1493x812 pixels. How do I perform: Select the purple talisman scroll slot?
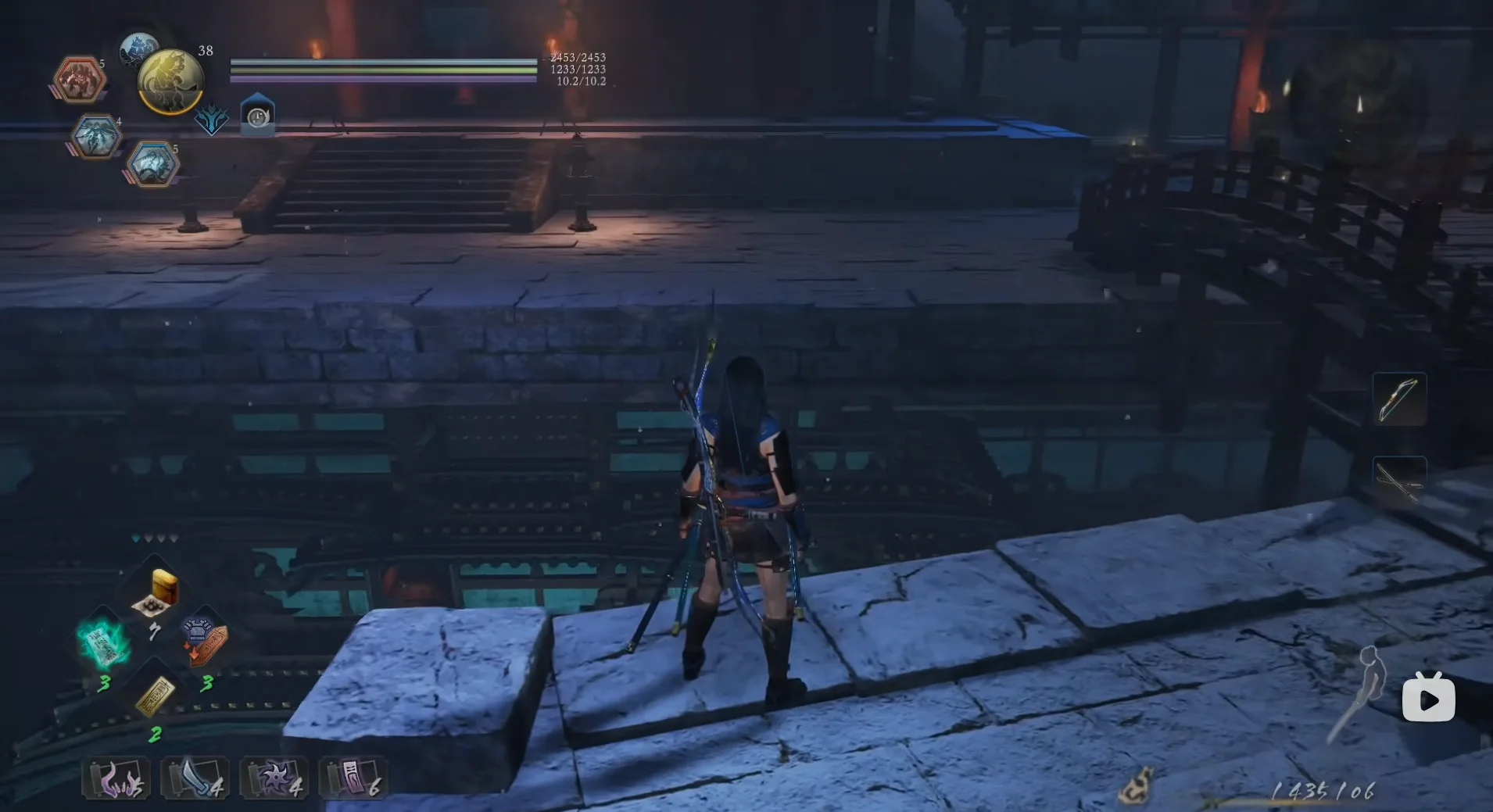click(353, 778)
